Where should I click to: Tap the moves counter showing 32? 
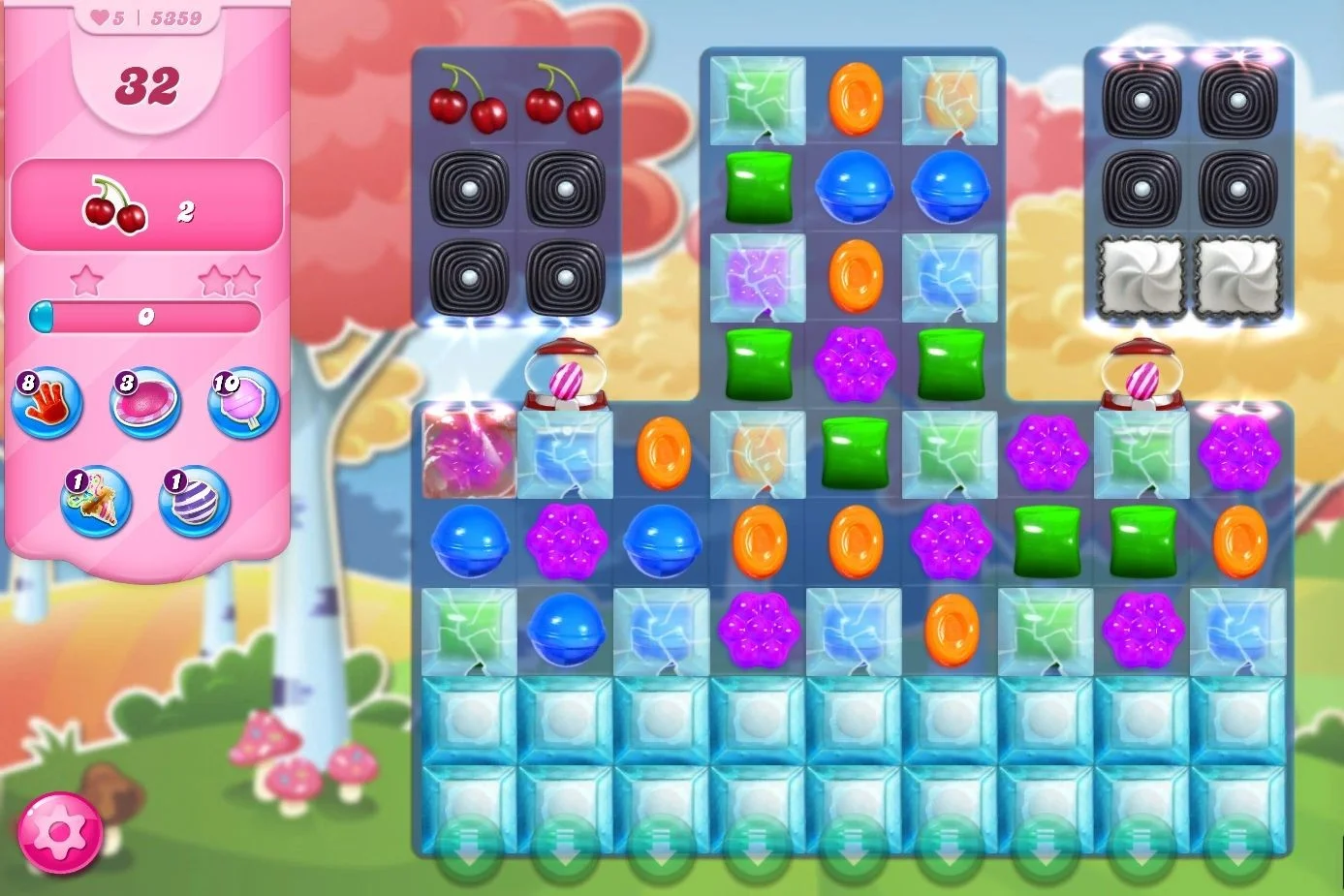point(149,86)
